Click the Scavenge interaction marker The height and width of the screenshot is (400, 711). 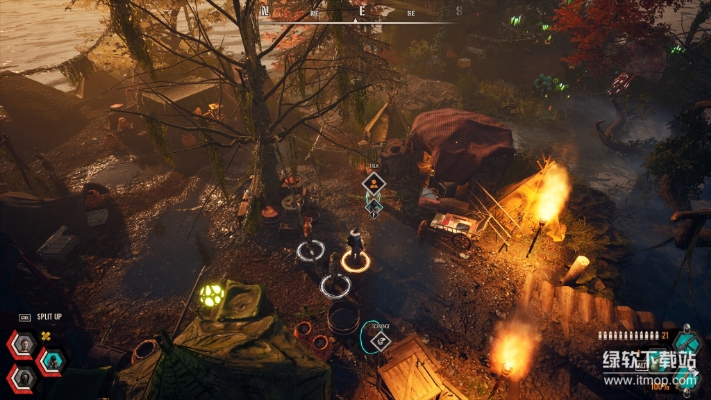pyautogui.click(x=379, y=341)
